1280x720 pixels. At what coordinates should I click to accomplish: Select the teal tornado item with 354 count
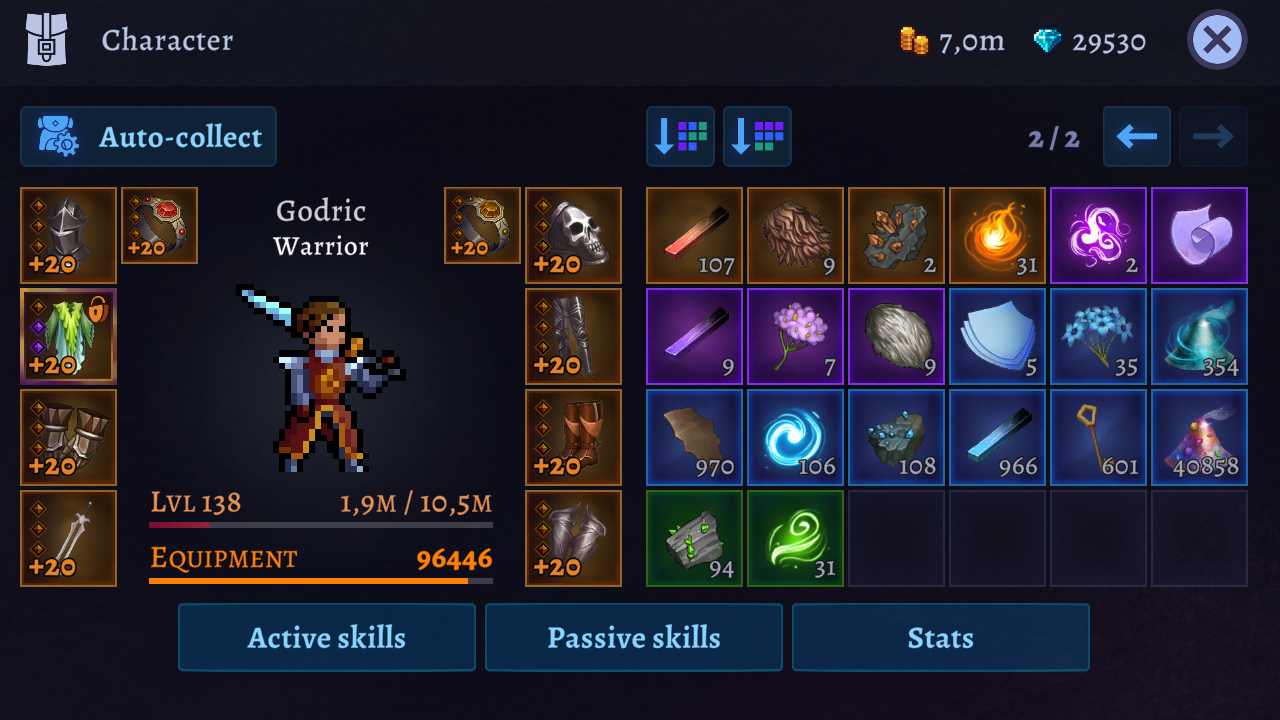(x=1199, y=336)
